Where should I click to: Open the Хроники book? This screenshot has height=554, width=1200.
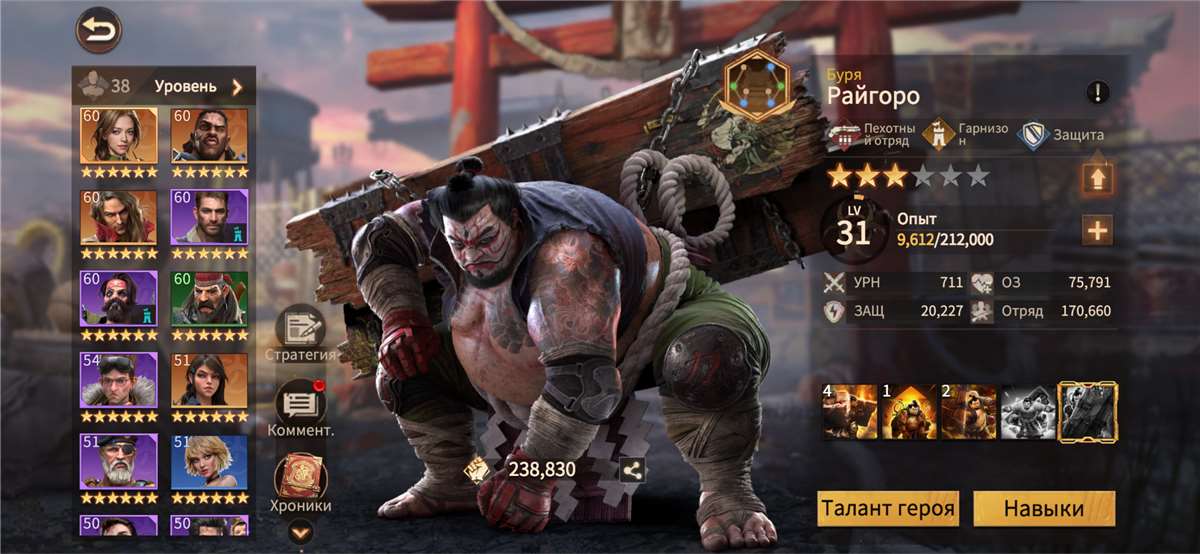[300, 482]
